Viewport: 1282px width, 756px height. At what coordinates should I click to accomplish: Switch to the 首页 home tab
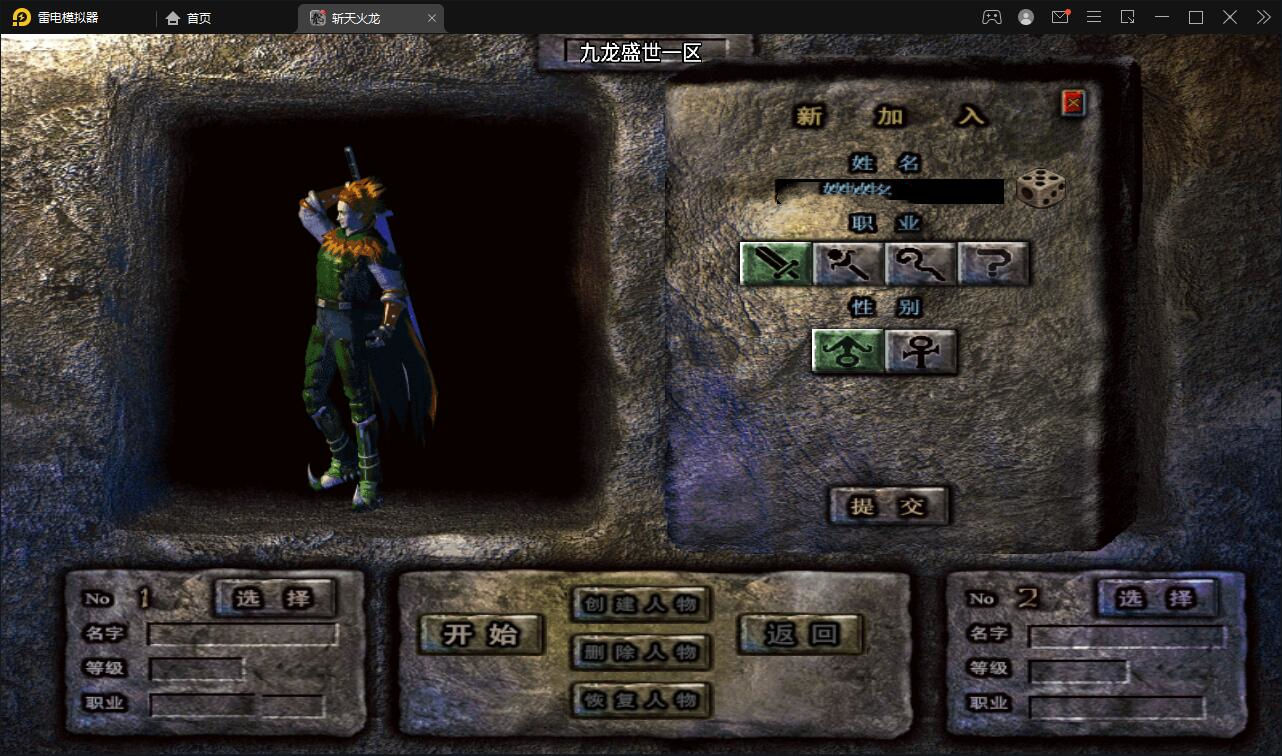(x=188, y=17)
